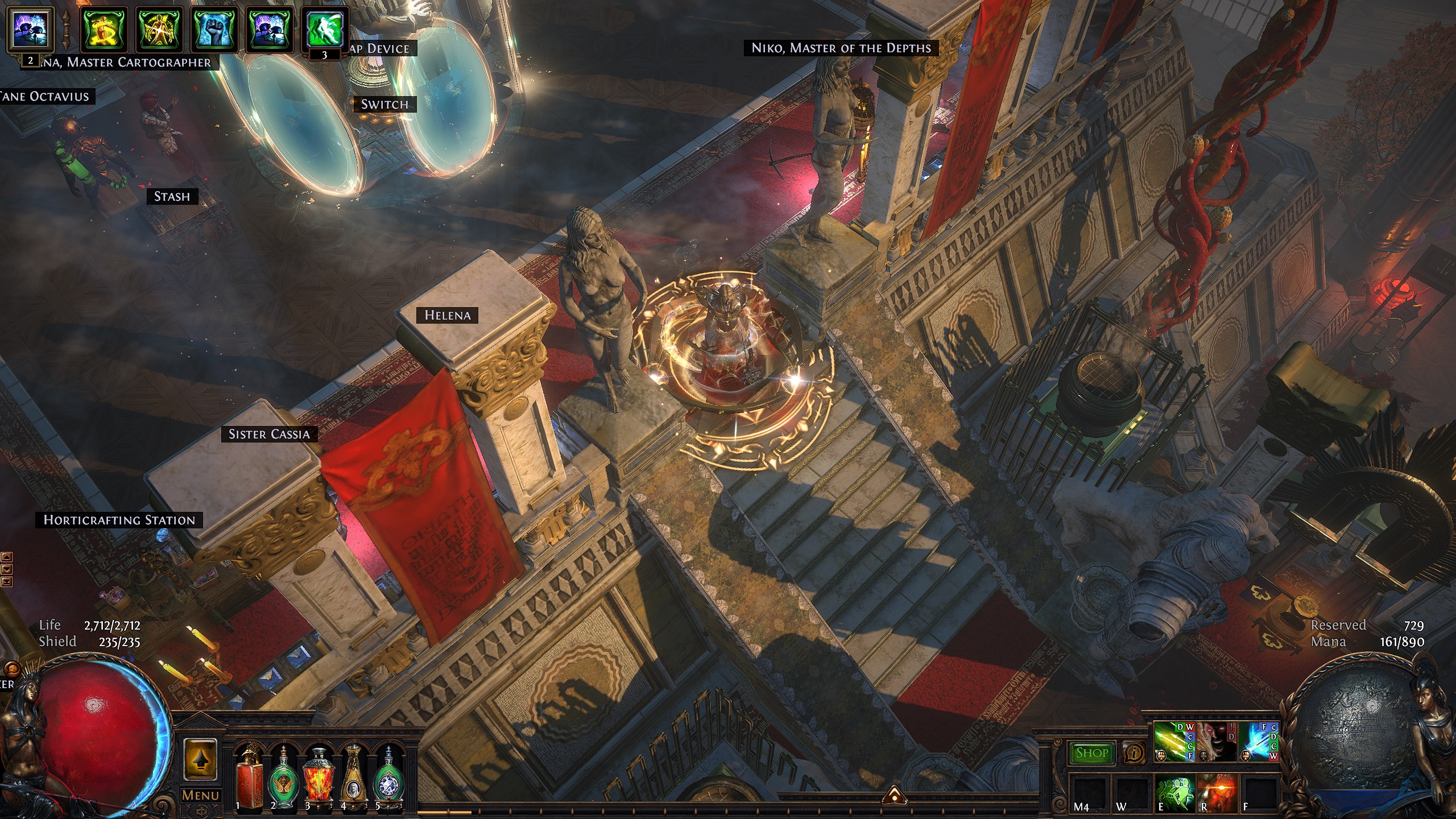Image resolution: width=1456 pixels, height=819 pixels.
Task: Use the golden portrait flask in slot 4
Action: coord(354,776)
